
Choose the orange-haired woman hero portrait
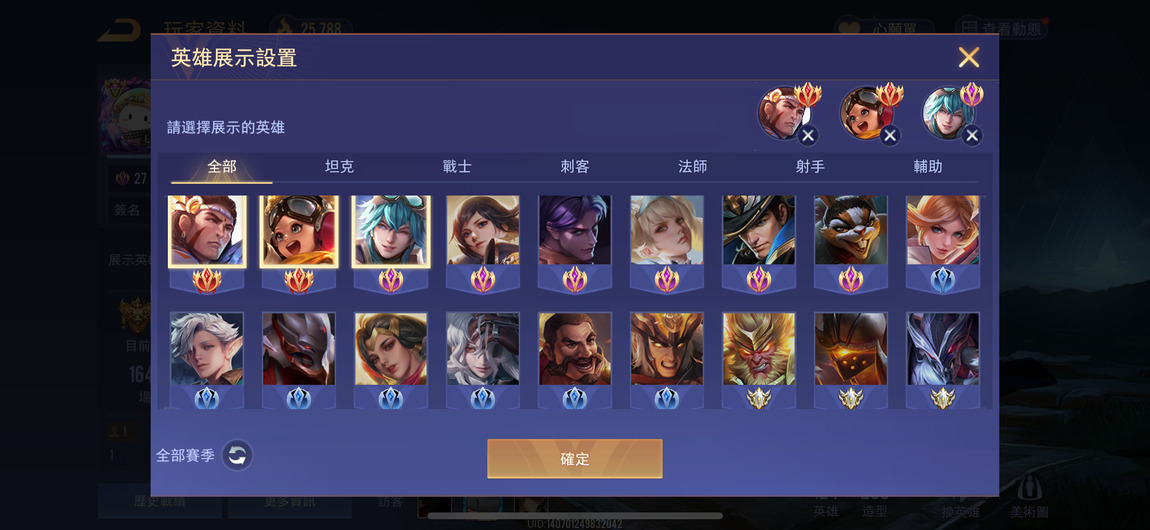(943, 232)
